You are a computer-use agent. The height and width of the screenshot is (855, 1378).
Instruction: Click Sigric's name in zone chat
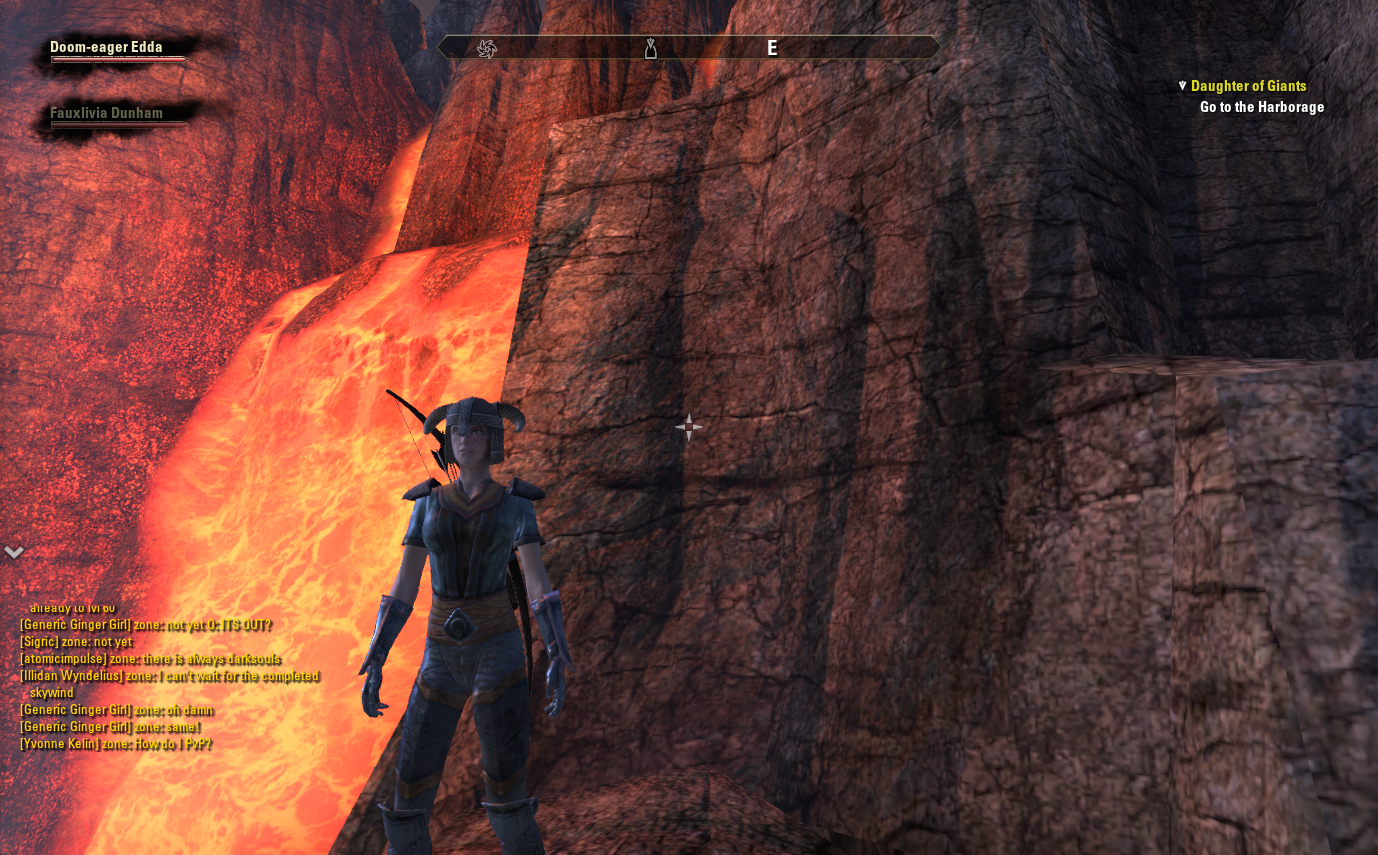(x=40, y=642)
